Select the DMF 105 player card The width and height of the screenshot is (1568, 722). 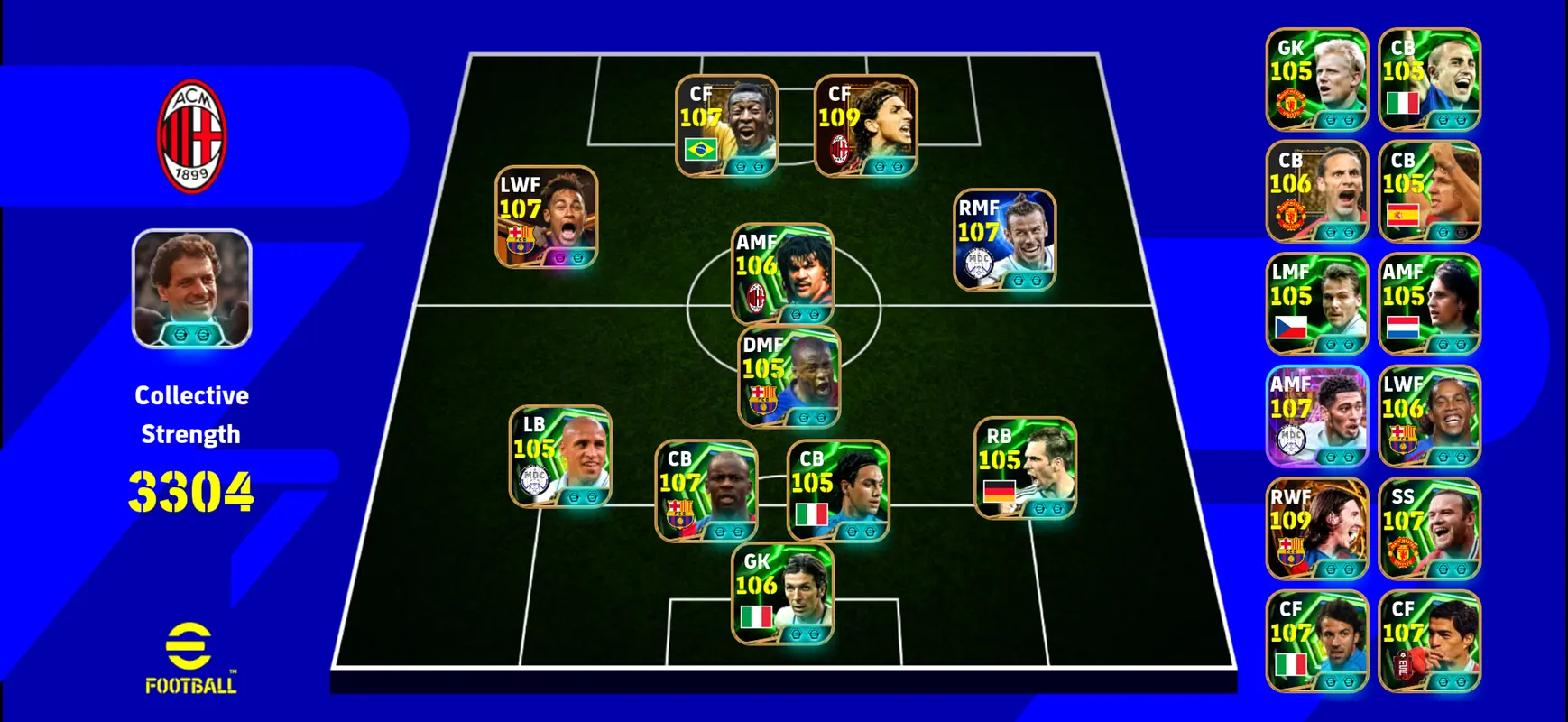tap(789, 377)
